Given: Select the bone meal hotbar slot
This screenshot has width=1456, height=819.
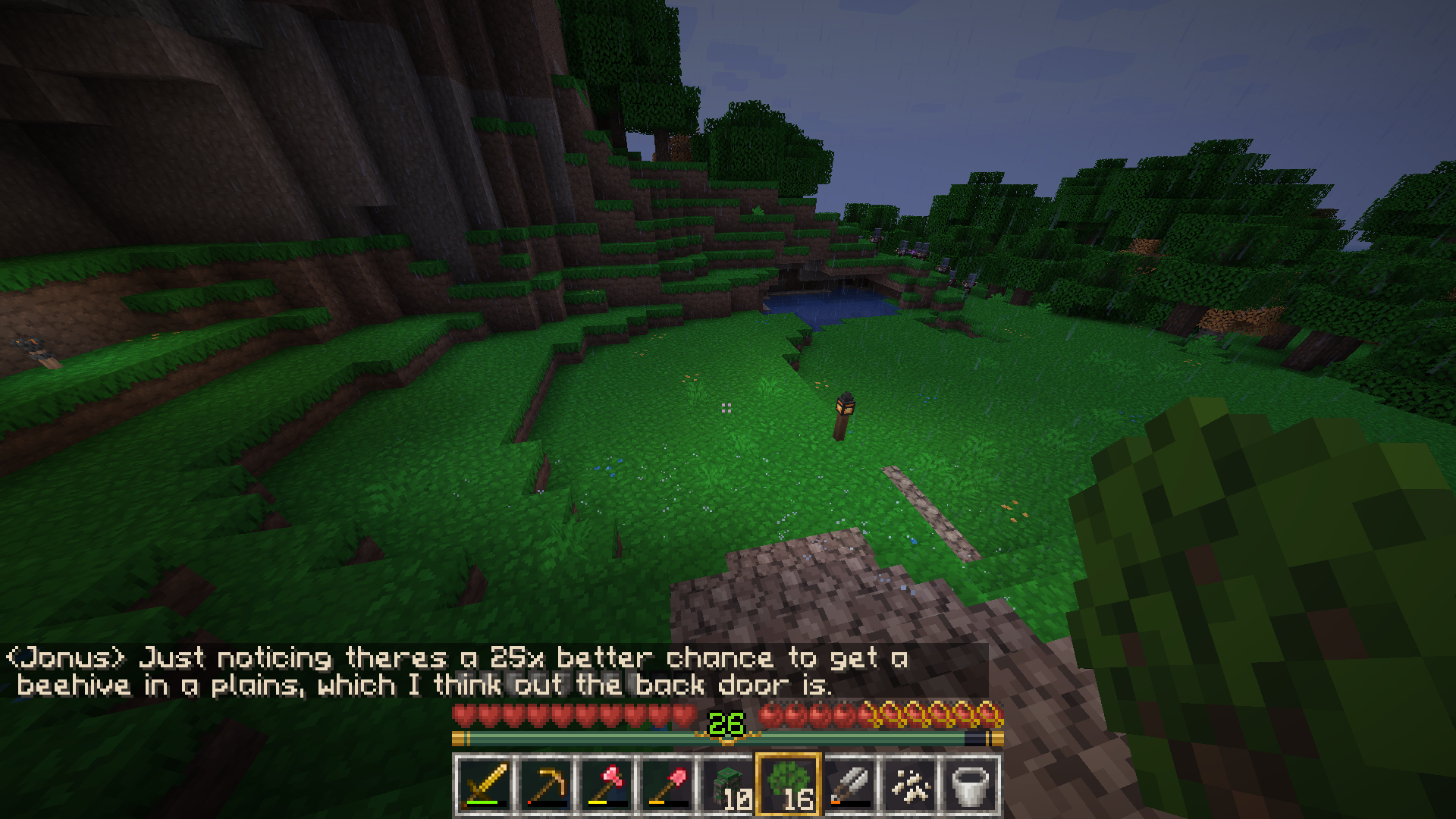Looking at the screenshot, I should (x=909, y=785).
